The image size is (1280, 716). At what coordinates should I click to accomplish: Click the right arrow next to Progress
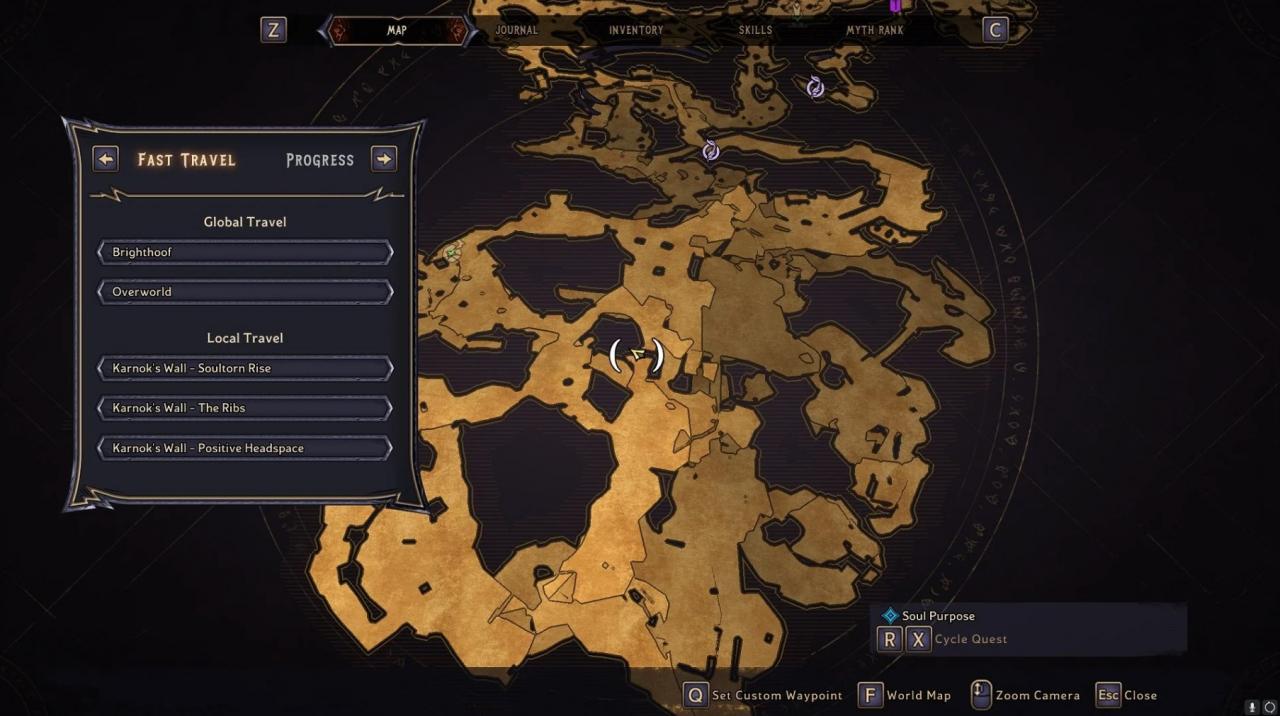(x=384, y=159)
